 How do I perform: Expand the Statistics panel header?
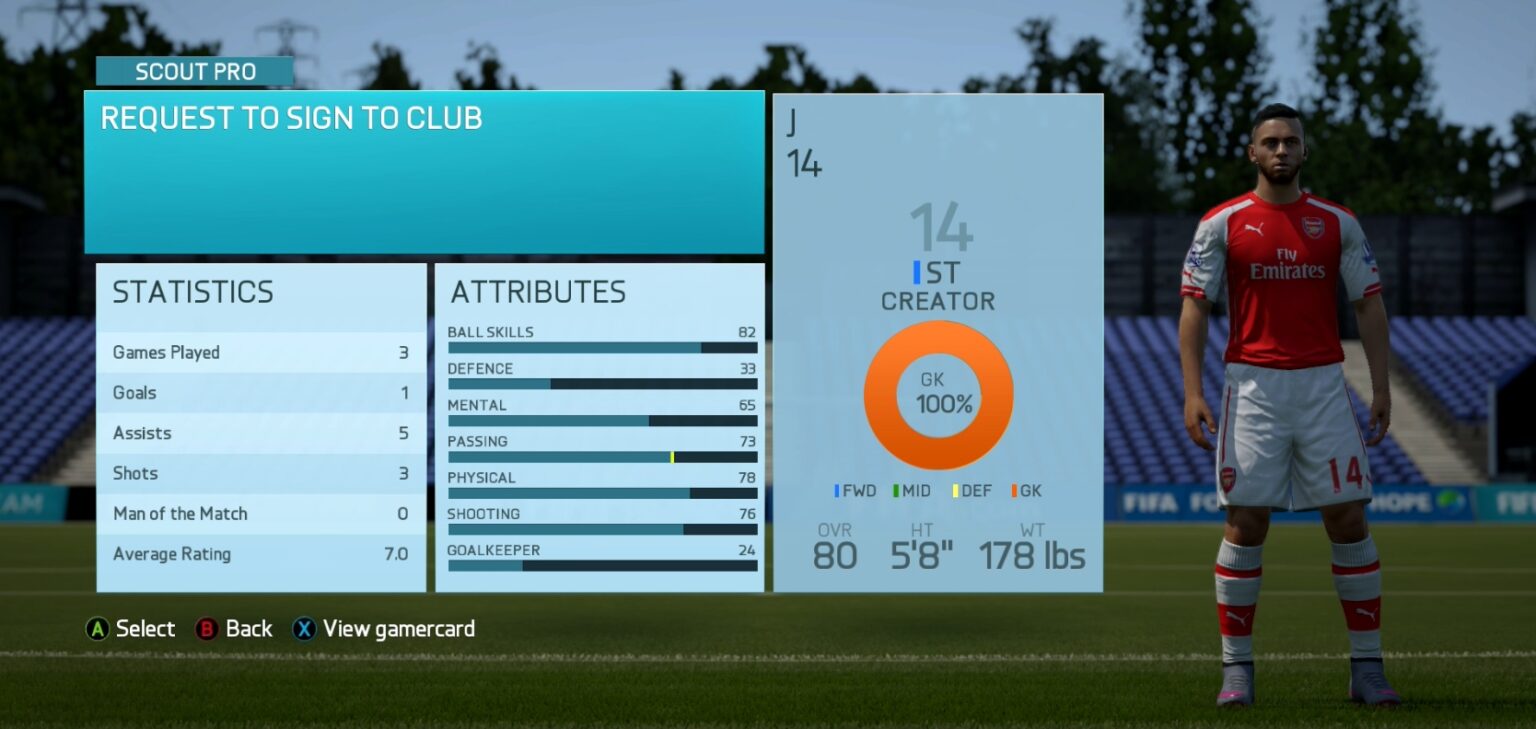(194, 292)
